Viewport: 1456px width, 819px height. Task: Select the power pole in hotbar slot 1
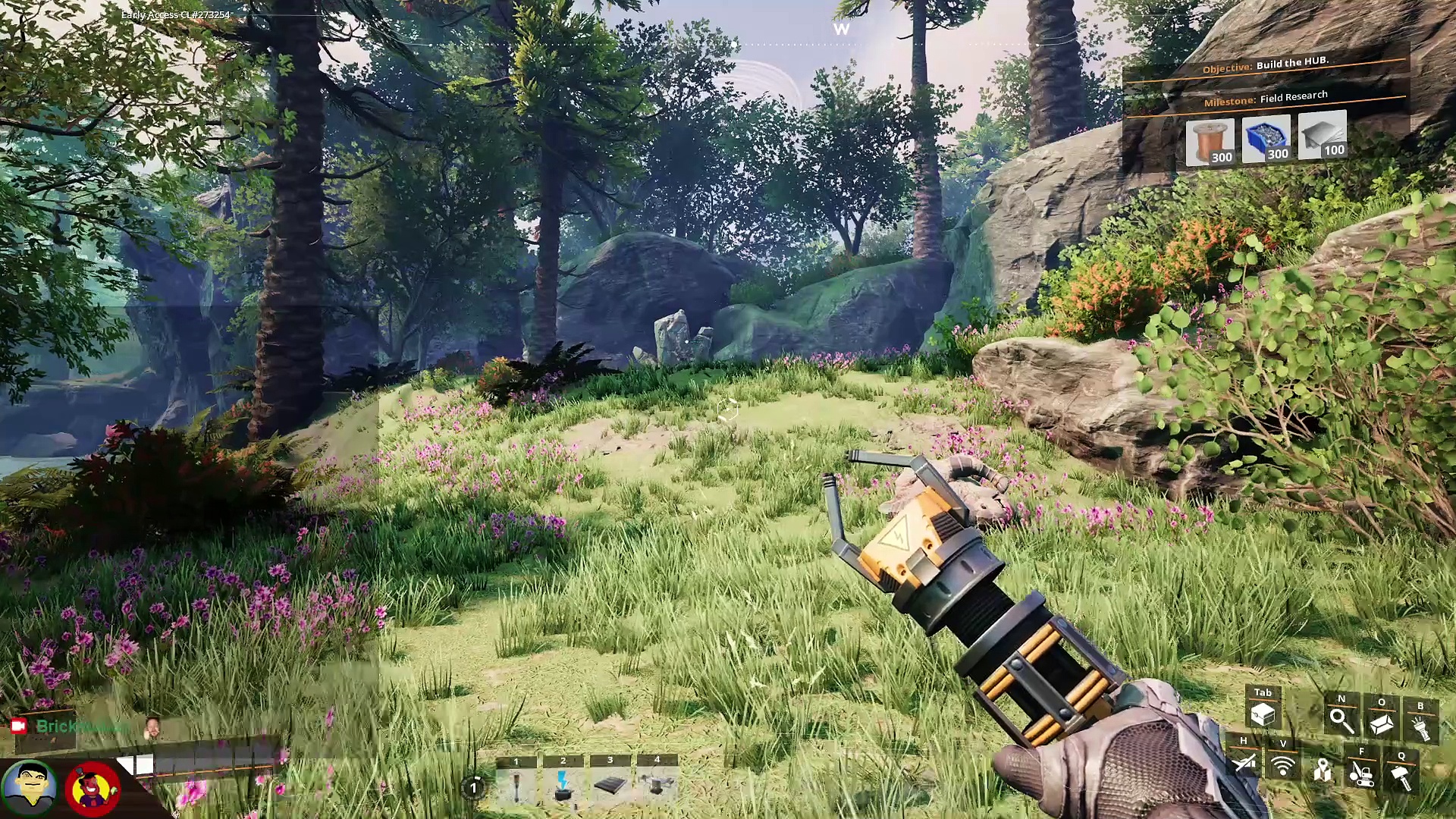[x=516, y=786]
